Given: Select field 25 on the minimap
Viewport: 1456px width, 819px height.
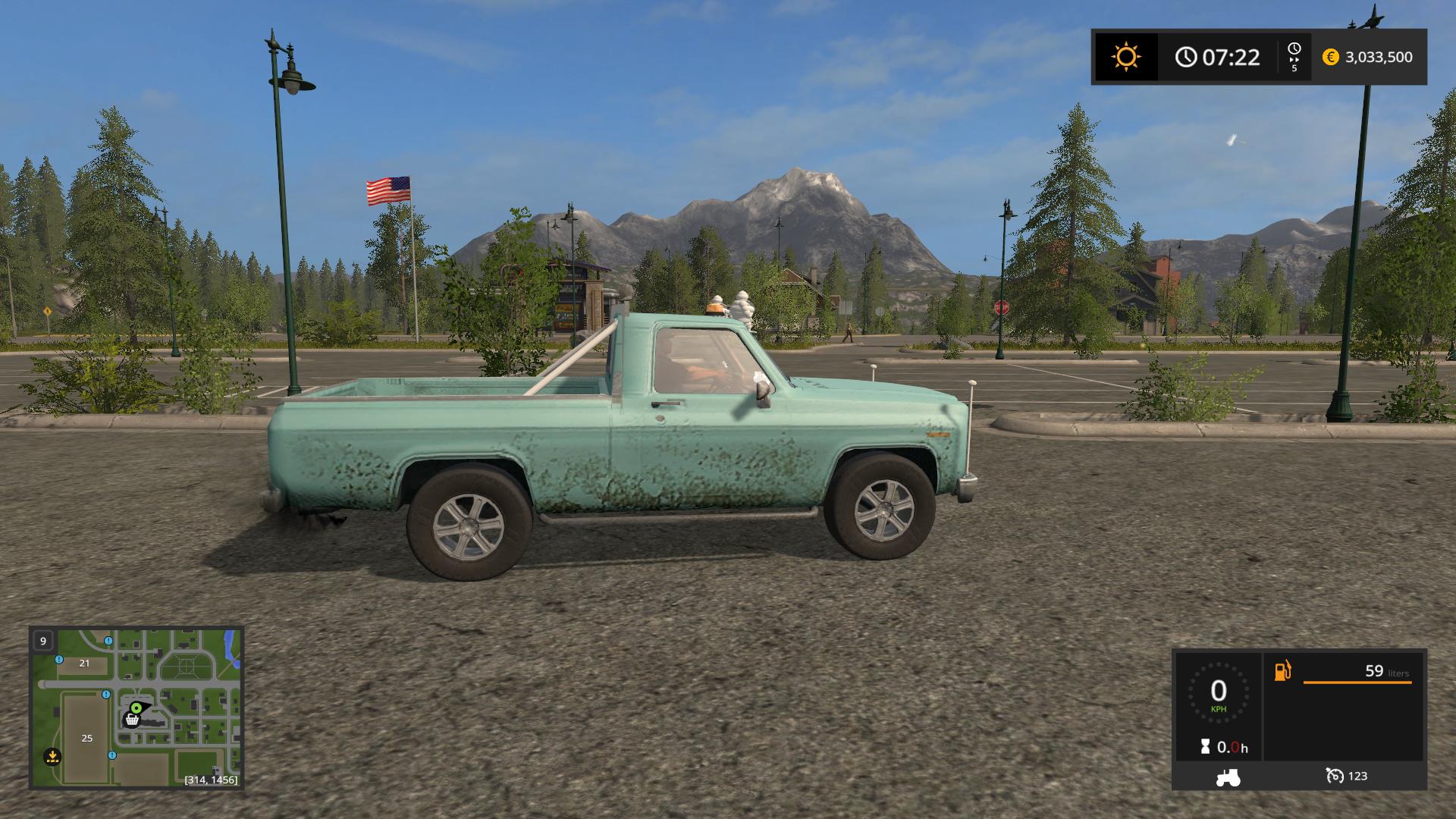Looking at the screenshot, I should coord(86,738).
